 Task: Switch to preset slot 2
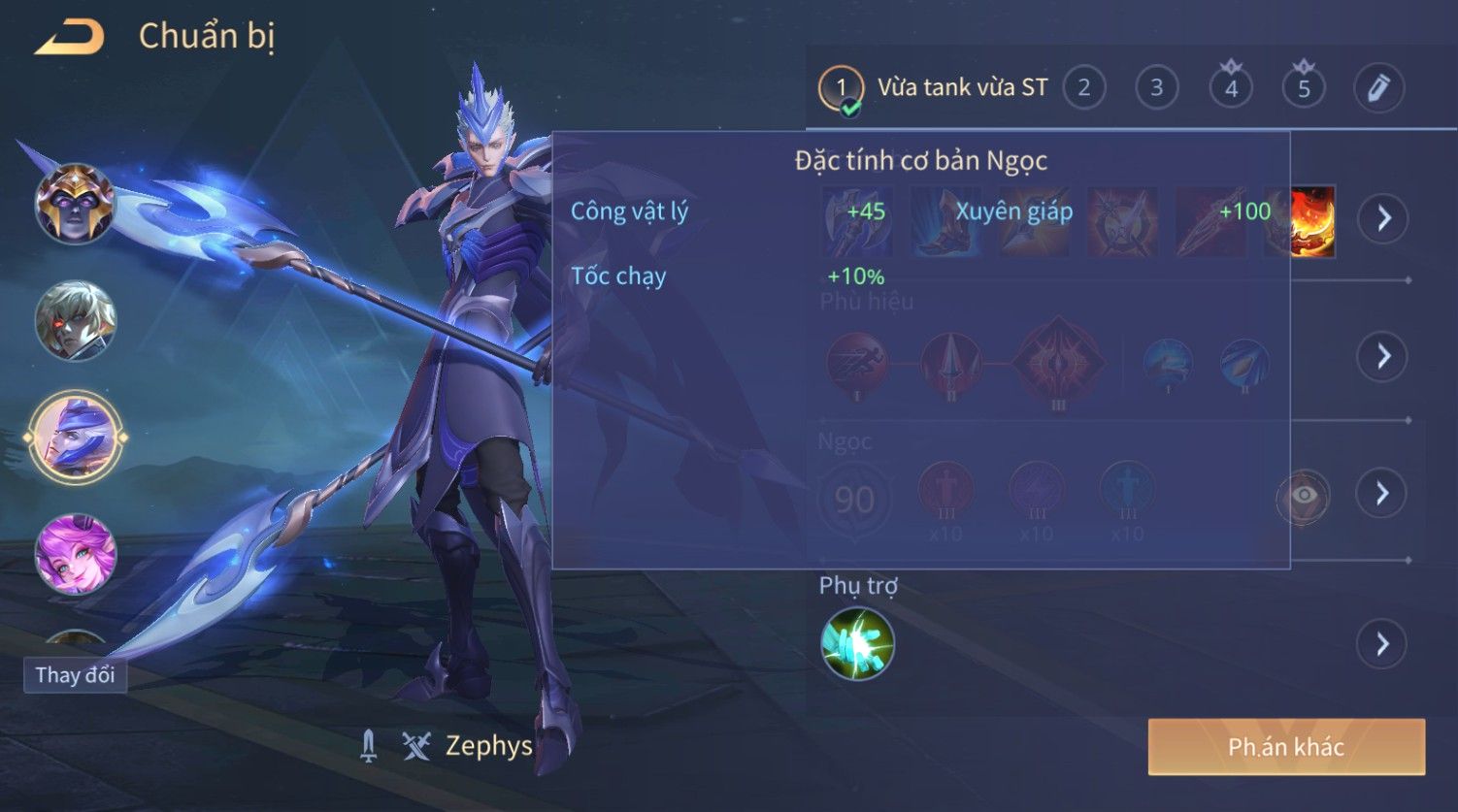click(x=1084, y=88)
